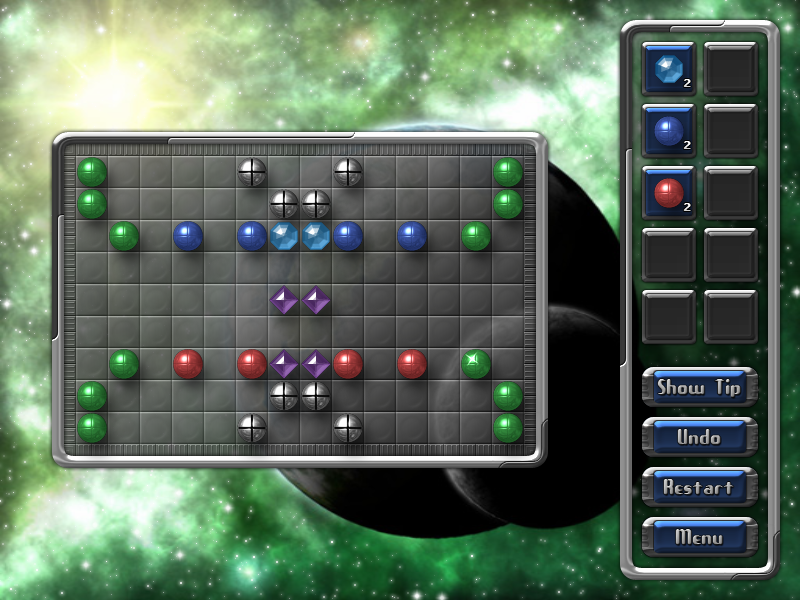The image size is (800, 600).
Task: Restart the current puzzle
Action: point(699,487)
